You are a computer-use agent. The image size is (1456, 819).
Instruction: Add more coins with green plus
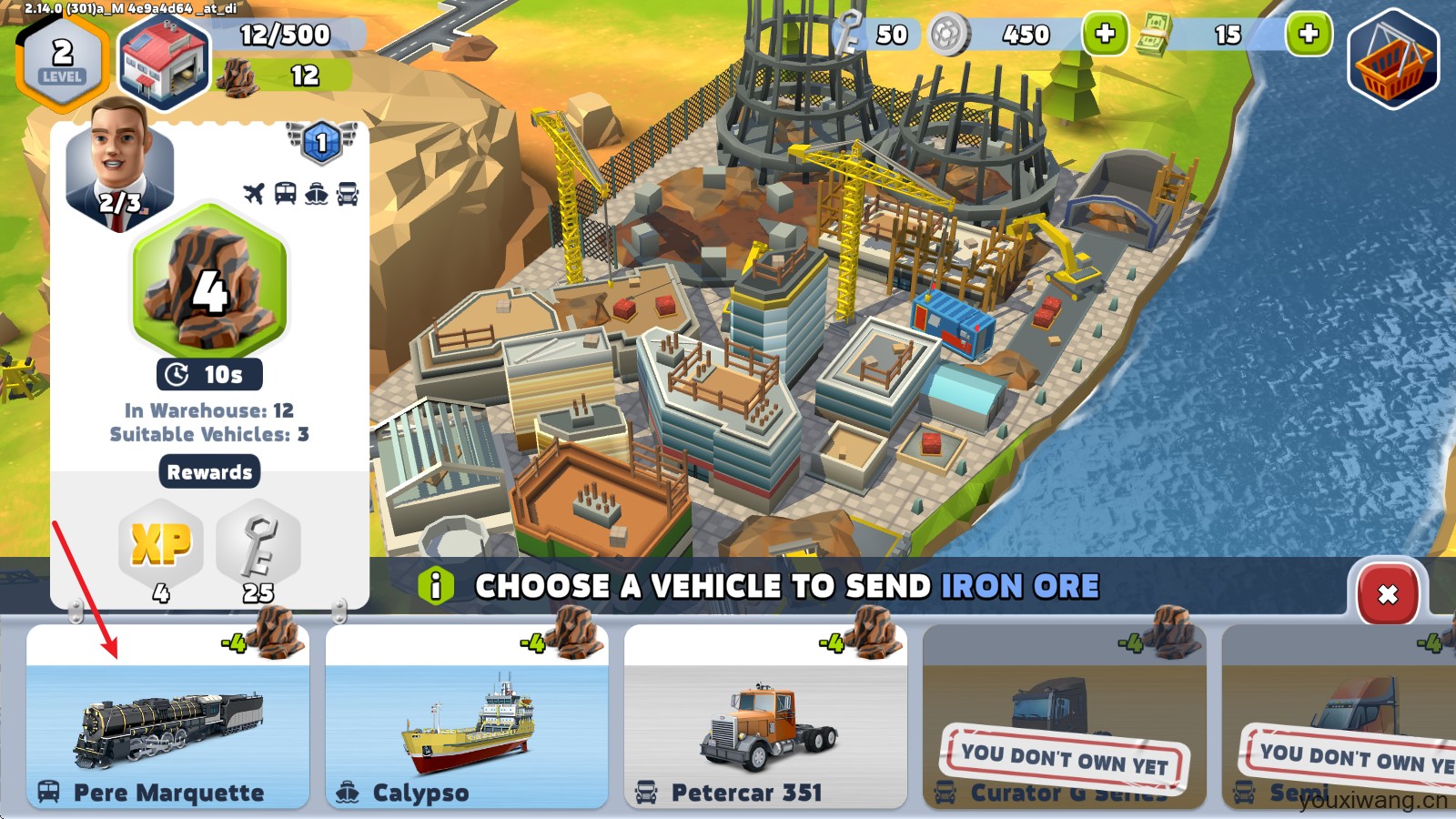1104,35
